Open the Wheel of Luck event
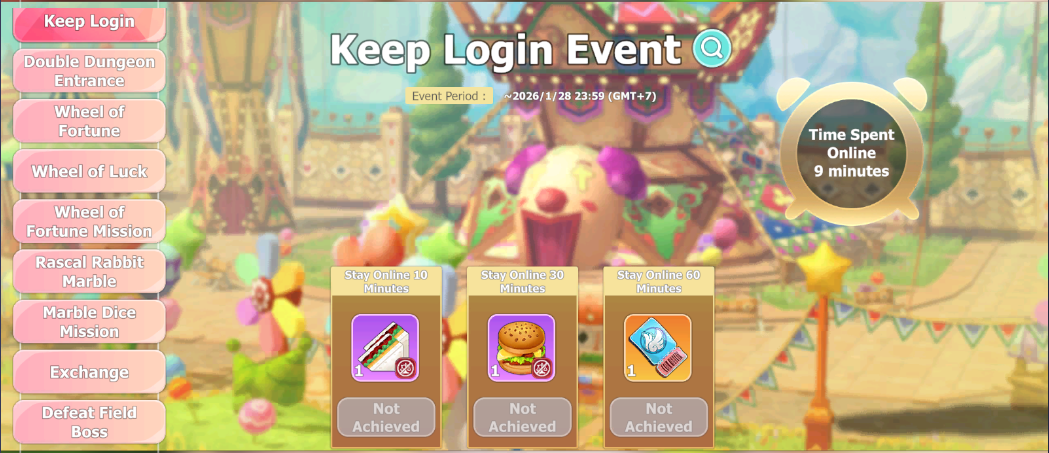Screen dimensions: 1049x453 point(89,171)
